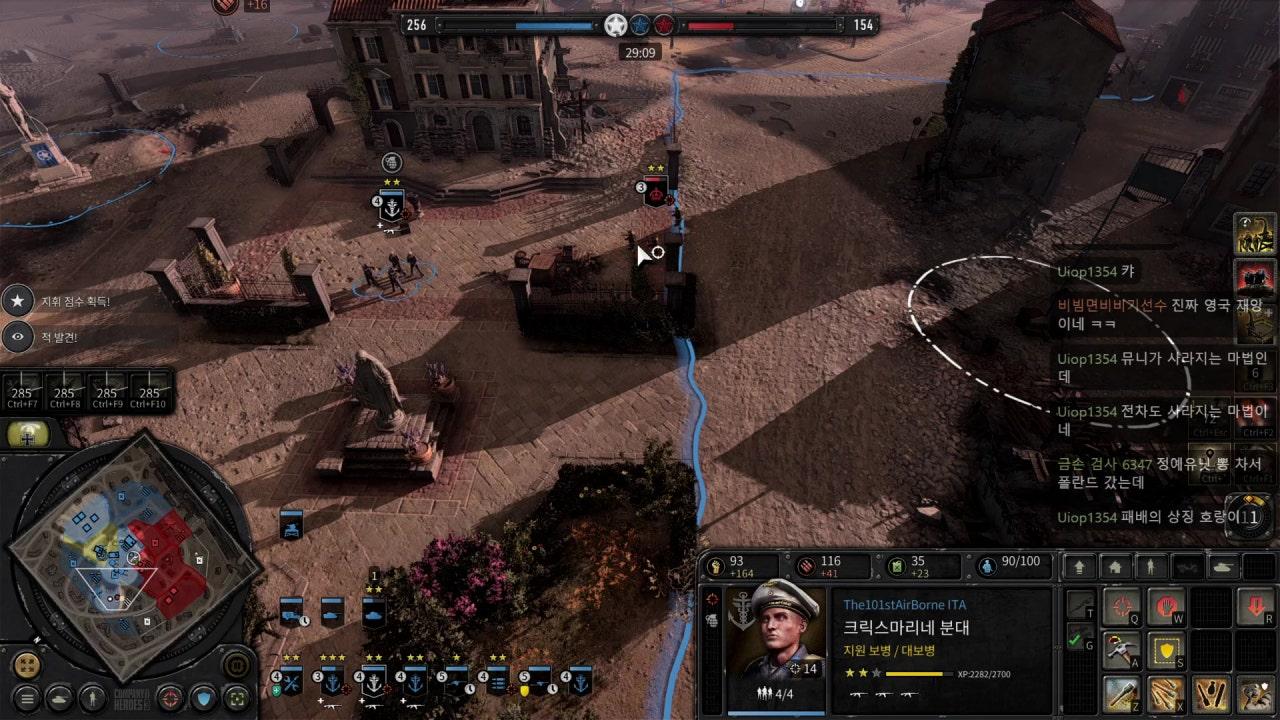Screen dimensions: 1280x720
Task: Select the '지휘 점수 획득!' notification
Action: click(60, 301)
